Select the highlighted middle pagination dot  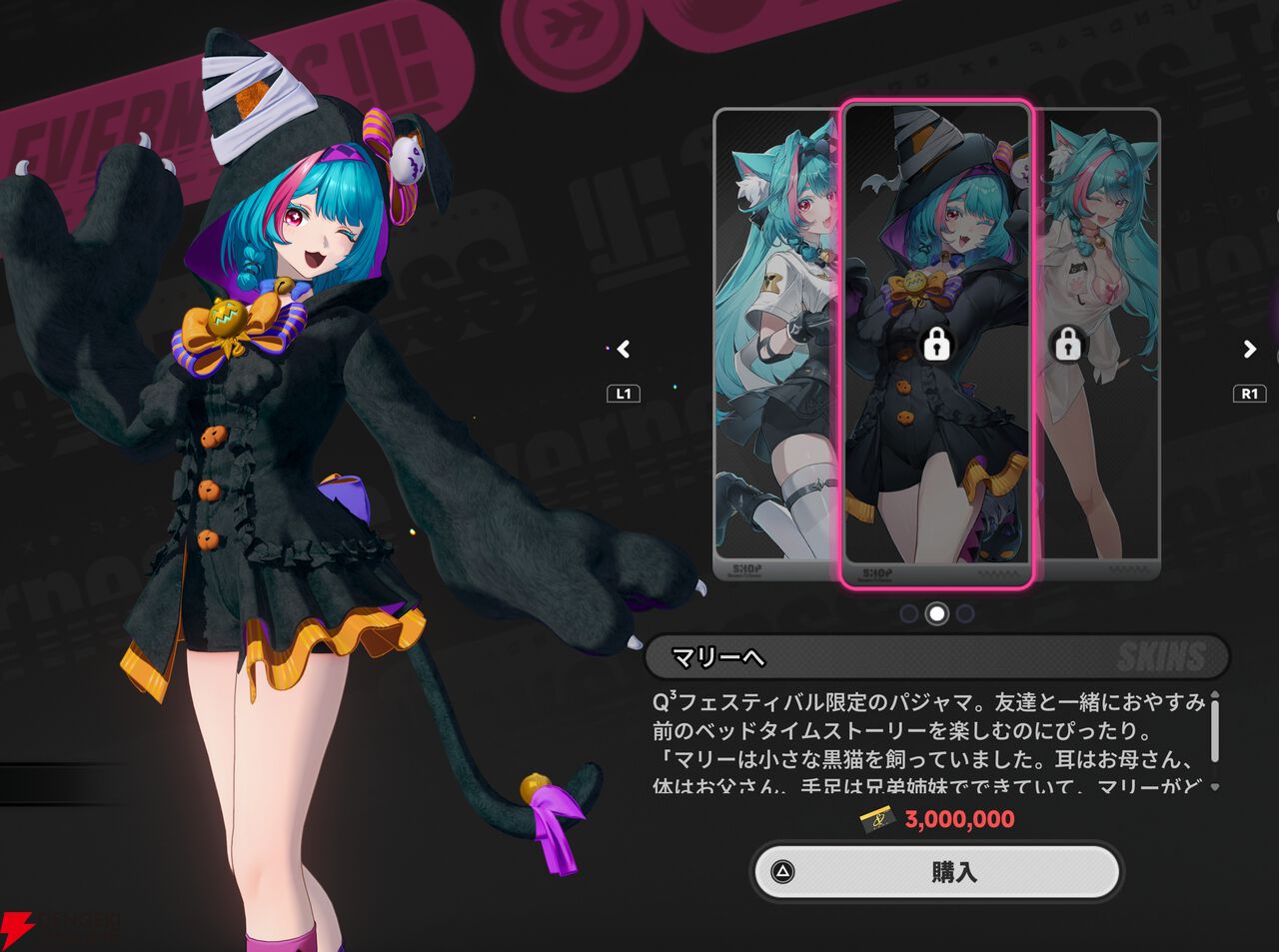click(936, 614)
